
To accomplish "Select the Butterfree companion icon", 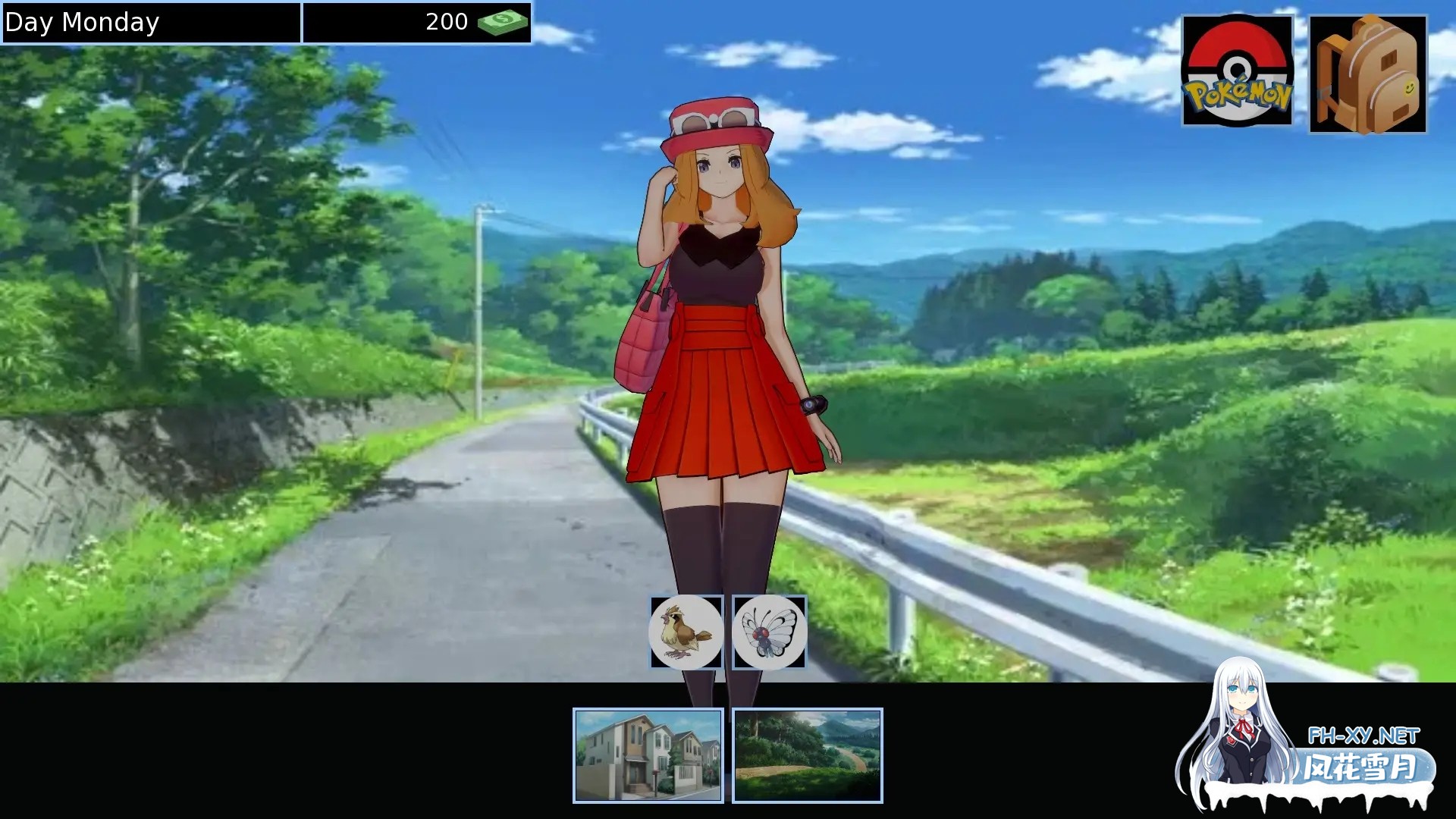I will (x=769, y=632).
